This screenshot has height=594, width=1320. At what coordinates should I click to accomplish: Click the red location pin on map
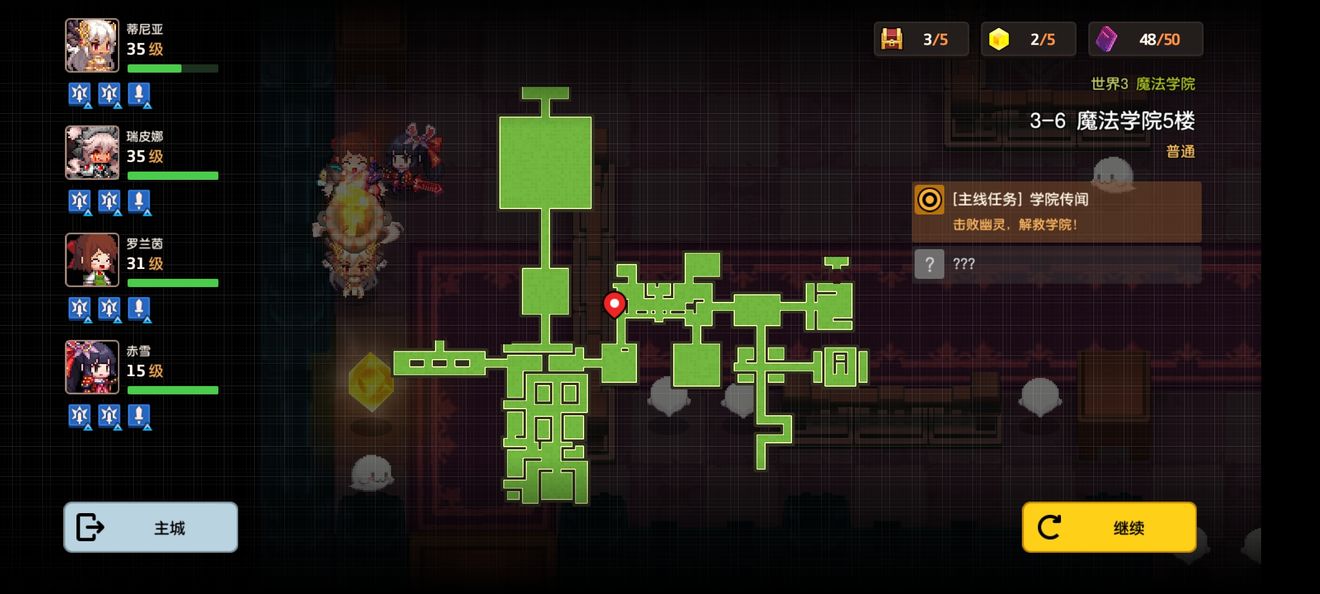(615, 304)
